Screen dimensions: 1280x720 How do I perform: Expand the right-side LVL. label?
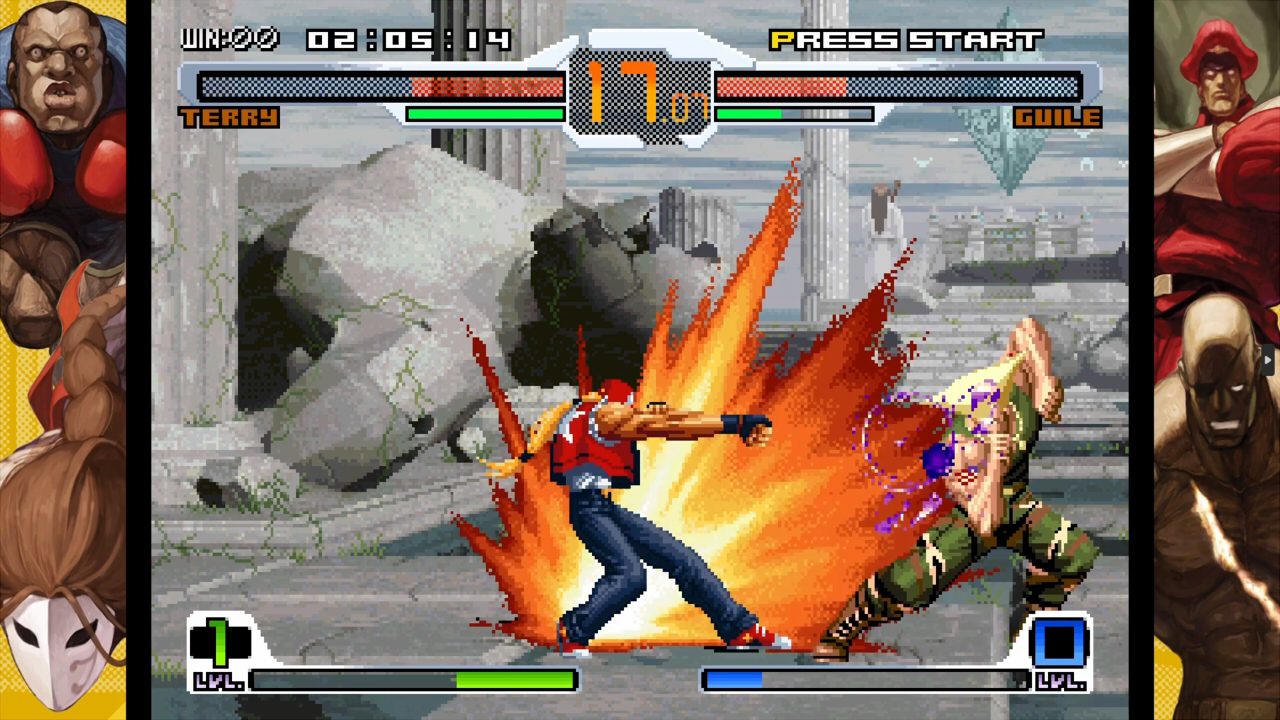click(1062, 681)
